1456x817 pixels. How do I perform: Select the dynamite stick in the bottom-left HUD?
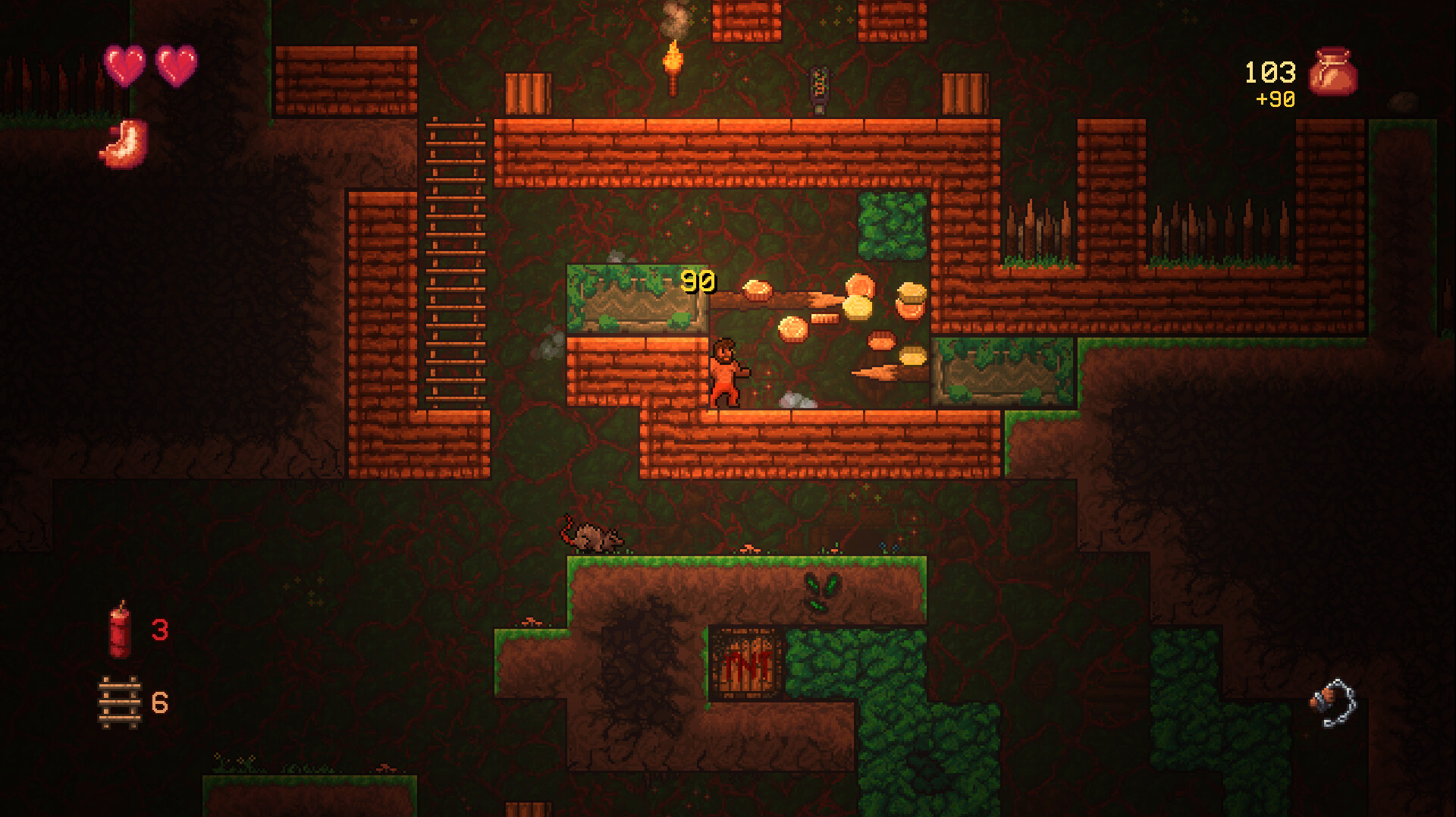coord(119,626)
